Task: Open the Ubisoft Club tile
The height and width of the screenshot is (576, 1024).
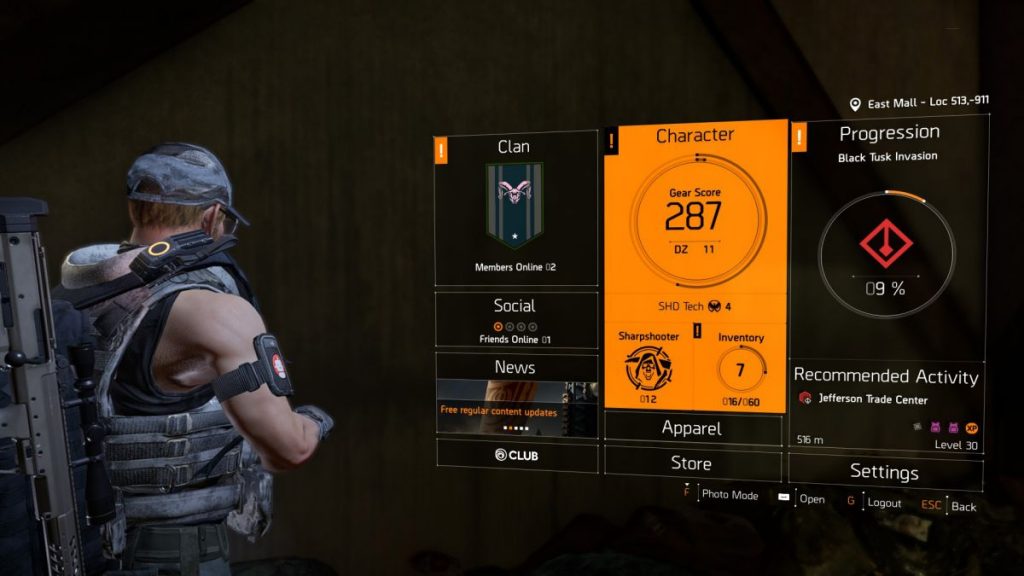Action: [x=515, y=455]
